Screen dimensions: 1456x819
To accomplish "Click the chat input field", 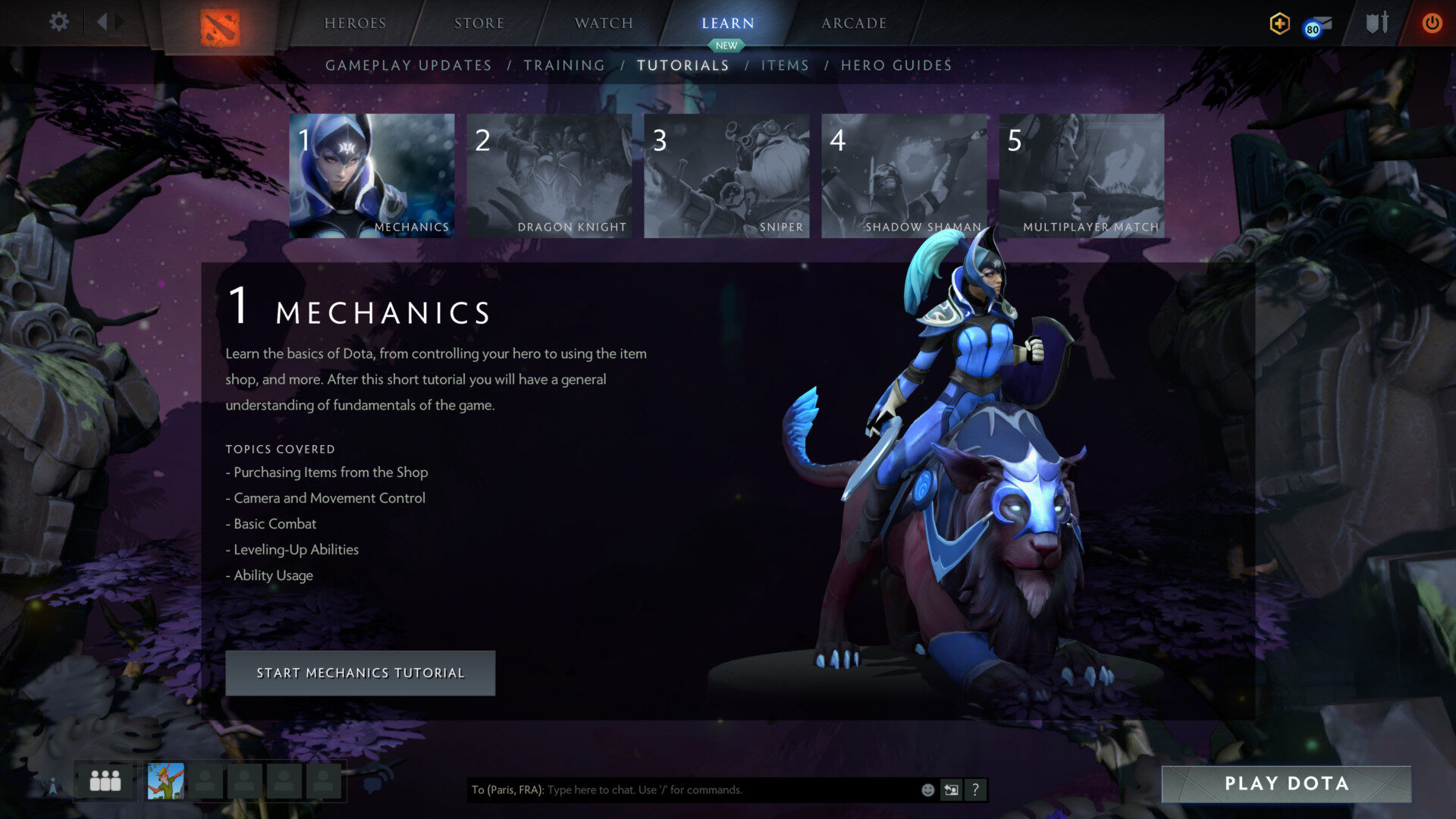I will click(x=682, y=789).
